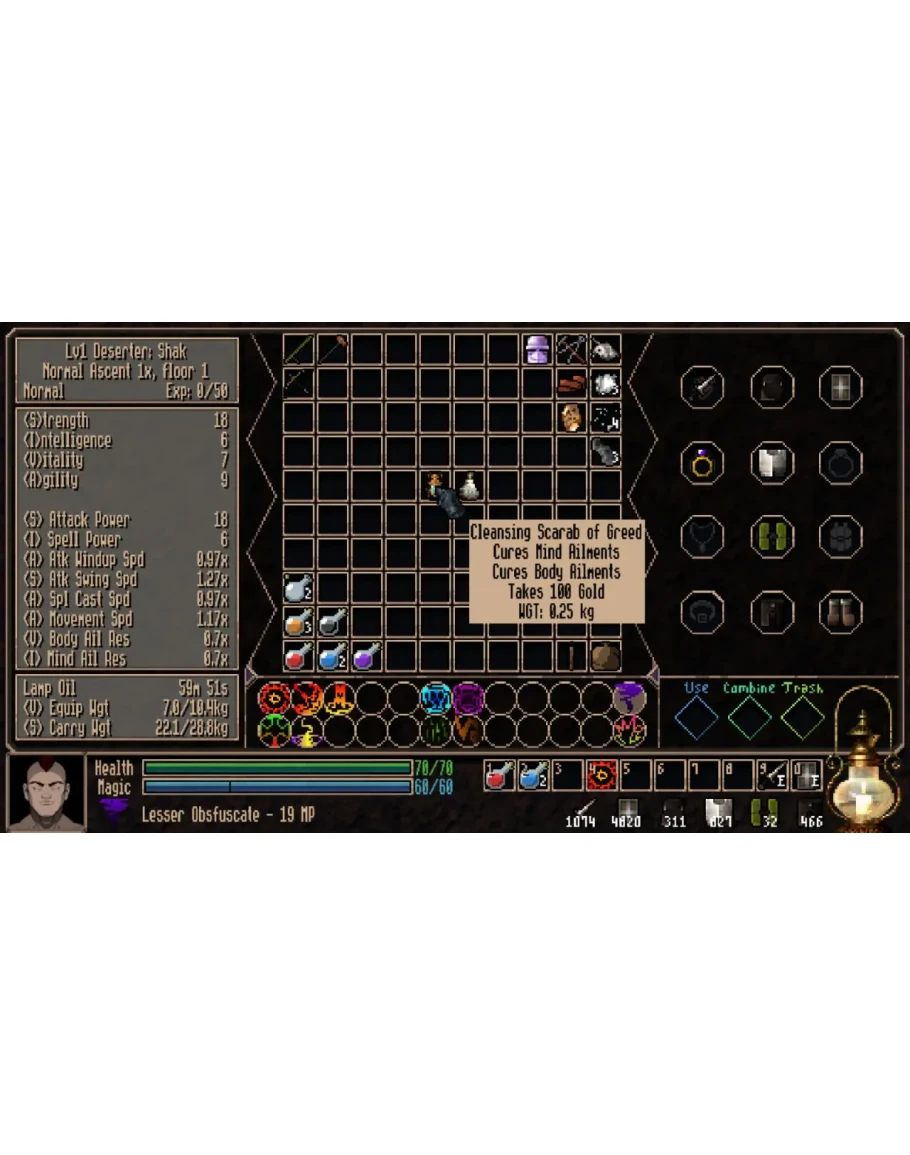The image size is (910, 1155).
Task: Click the green Trash diamond slot
Action: coord(803,717)
